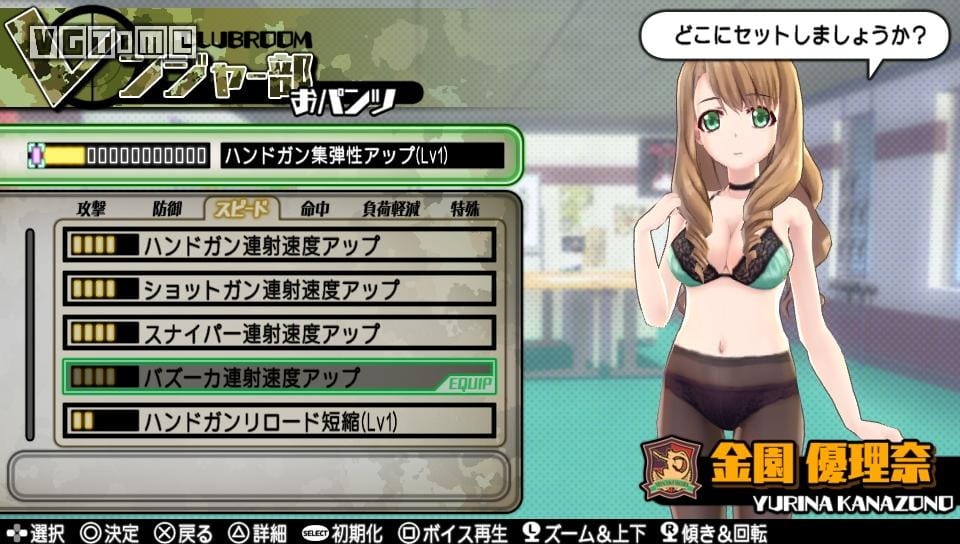960x544 pixels.
Task: Select the equipped バズーカ連射速度アップ row
Action: [279, 377]
